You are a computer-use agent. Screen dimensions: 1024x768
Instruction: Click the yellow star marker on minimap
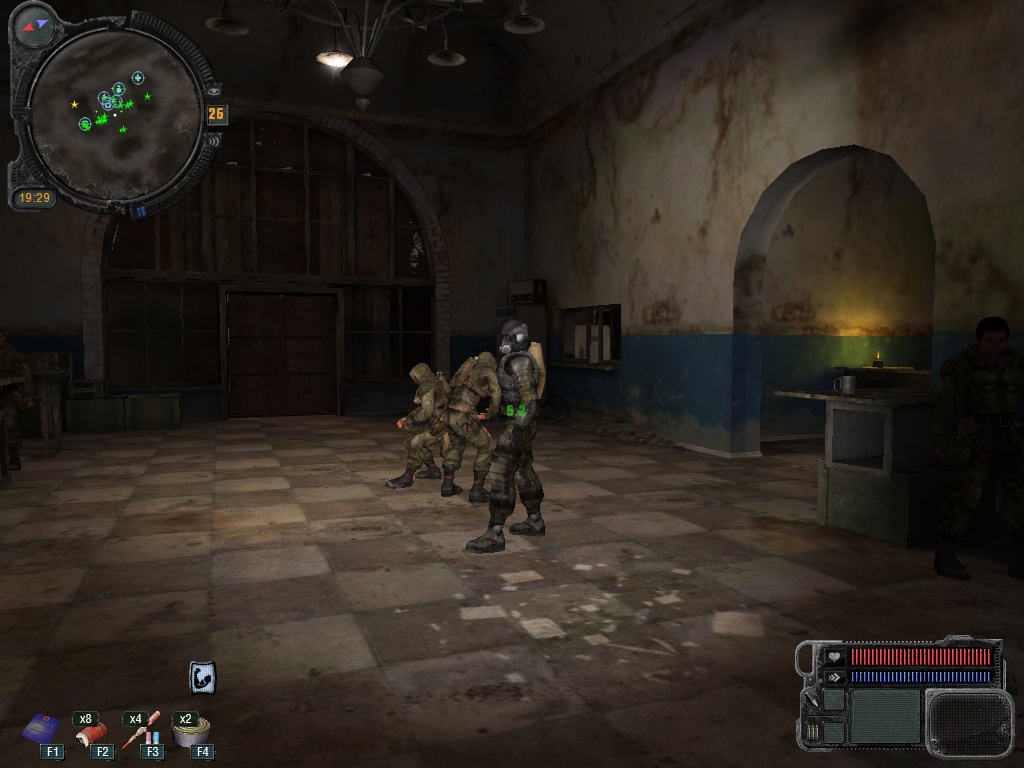pos(74,104)
